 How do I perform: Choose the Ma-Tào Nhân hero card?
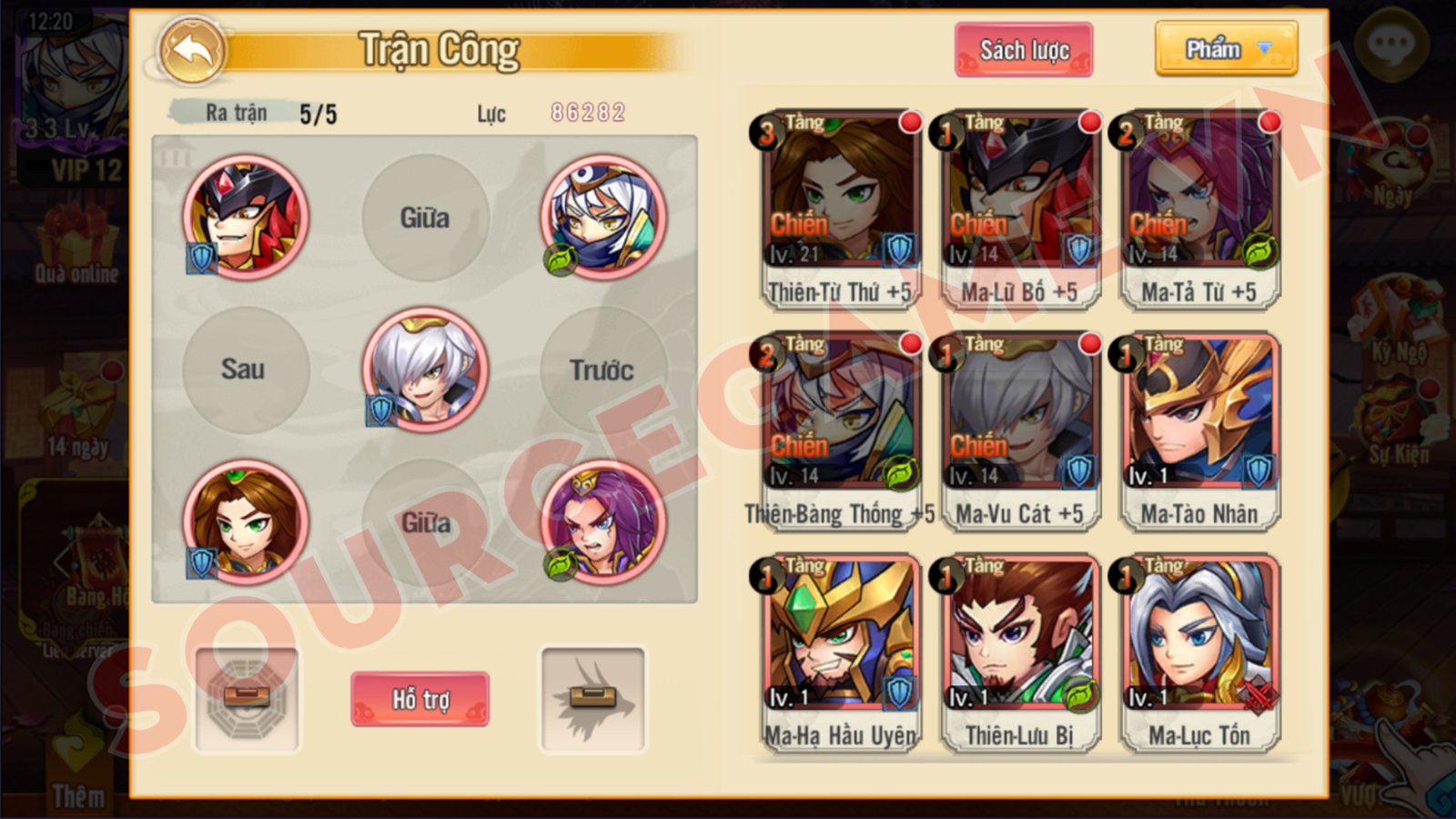1198,431
